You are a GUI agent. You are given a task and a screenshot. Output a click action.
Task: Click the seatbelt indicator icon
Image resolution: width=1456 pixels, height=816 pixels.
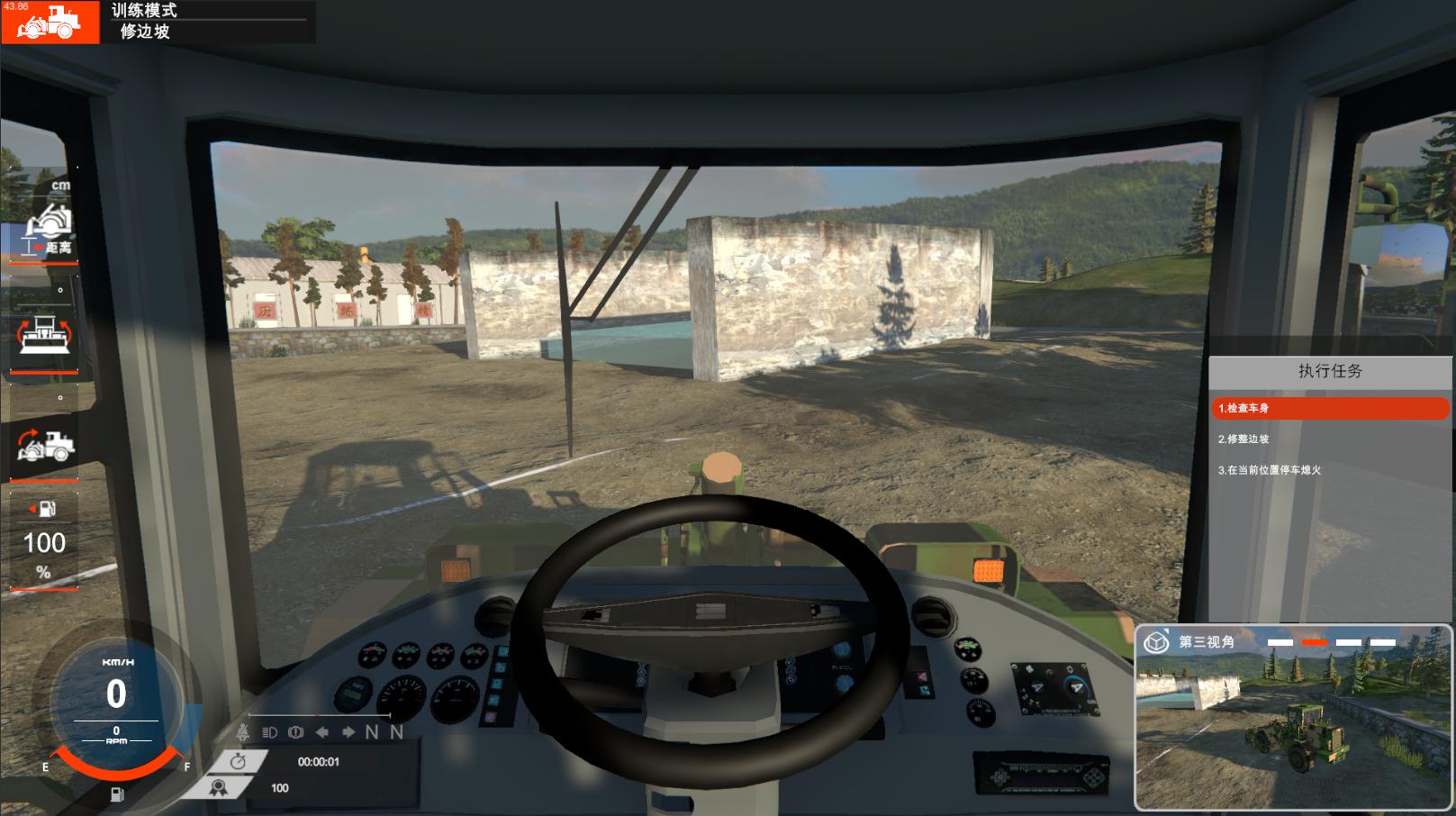243,732
